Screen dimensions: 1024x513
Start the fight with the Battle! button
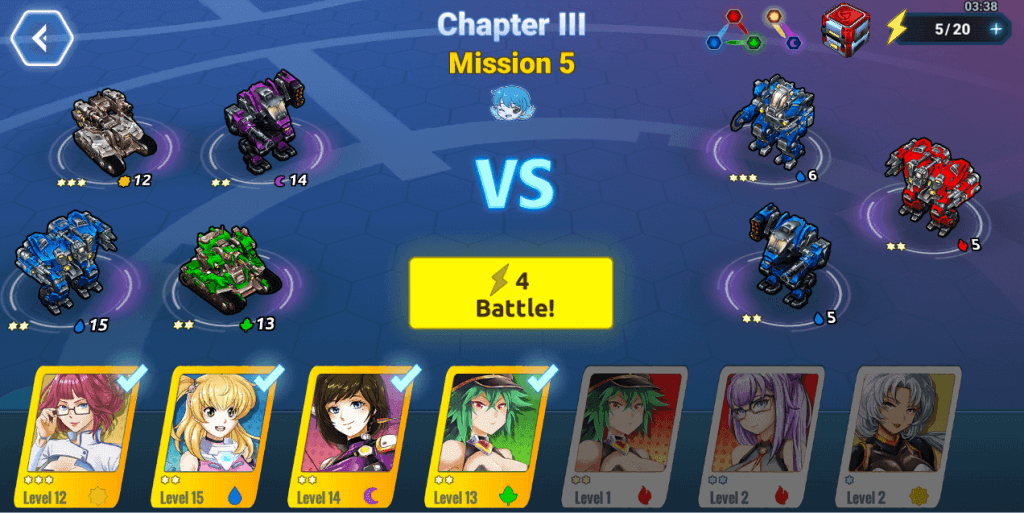click(510, 293)
